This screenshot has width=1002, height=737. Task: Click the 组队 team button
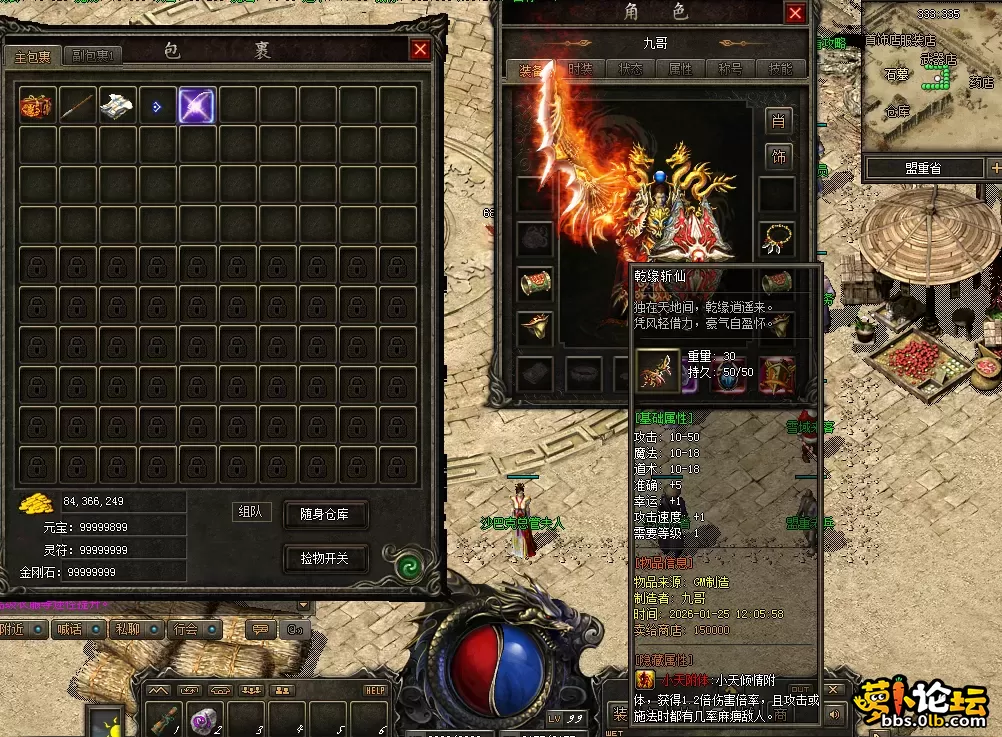[252, 512]
